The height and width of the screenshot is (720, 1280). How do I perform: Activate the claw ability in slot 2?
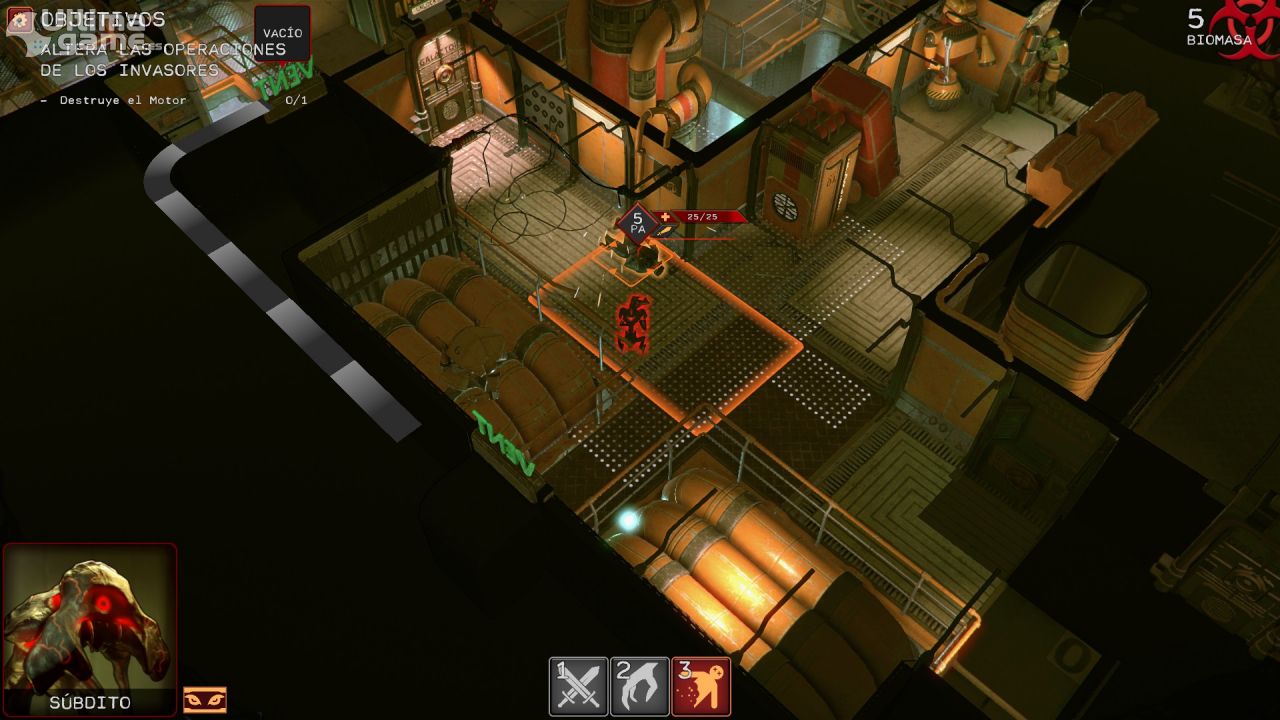click(640, 686)
